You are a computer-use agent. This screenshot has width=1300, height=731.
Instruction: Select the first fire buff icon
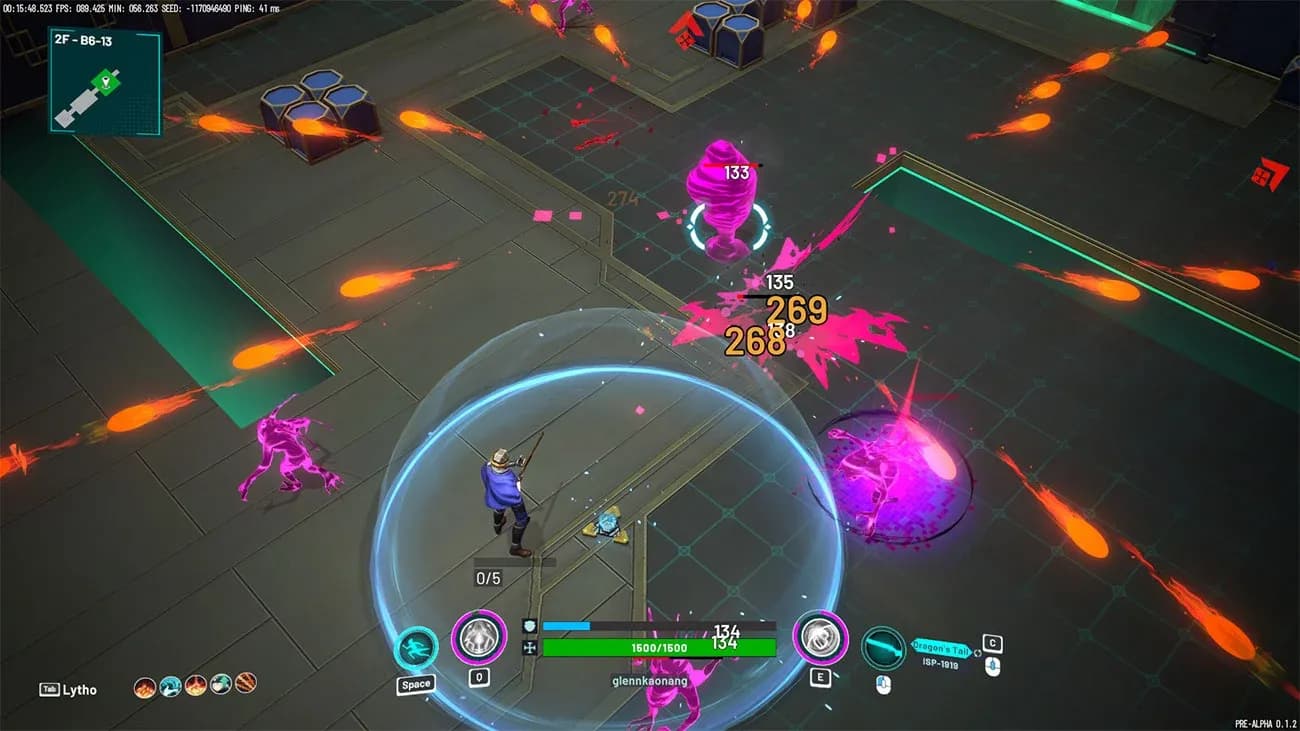[144, 685]
